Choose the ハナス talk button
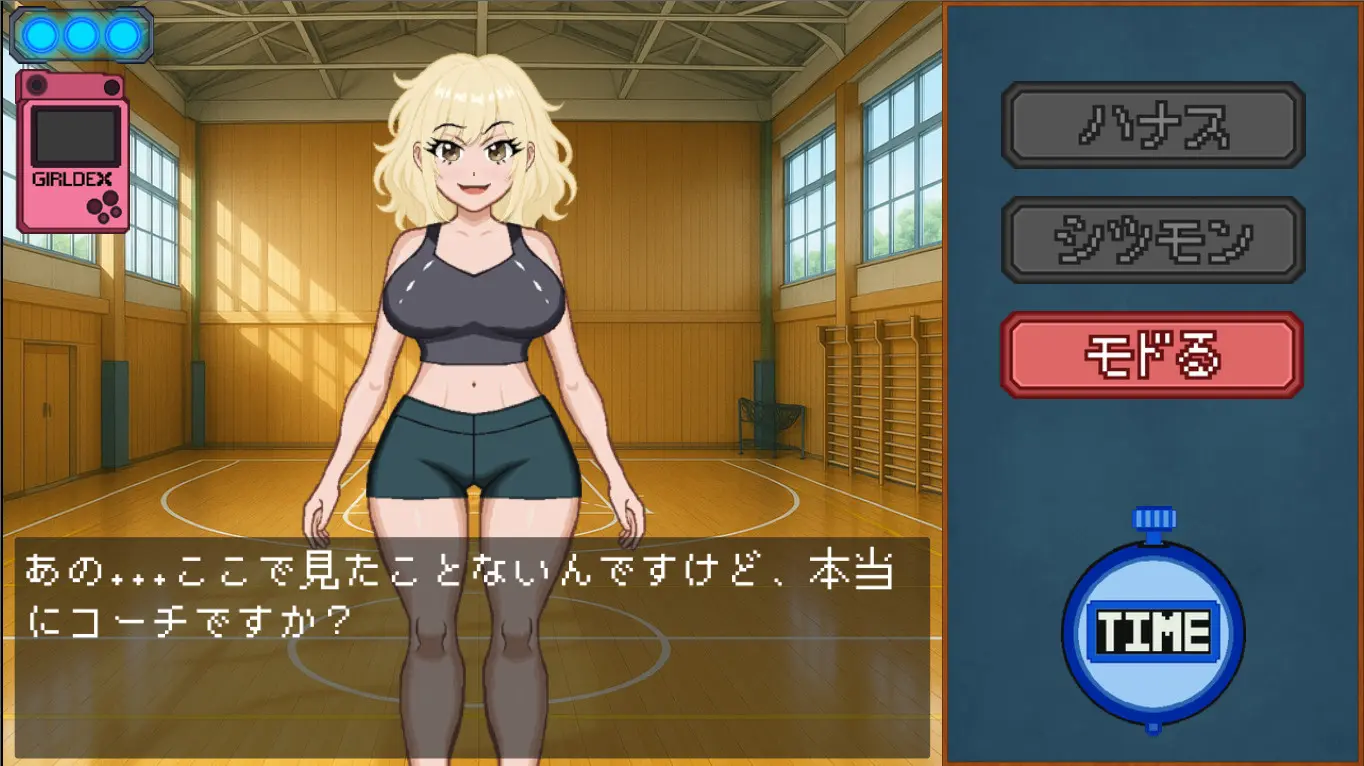The image size is (1364, 766). (x=1153, y=125)
